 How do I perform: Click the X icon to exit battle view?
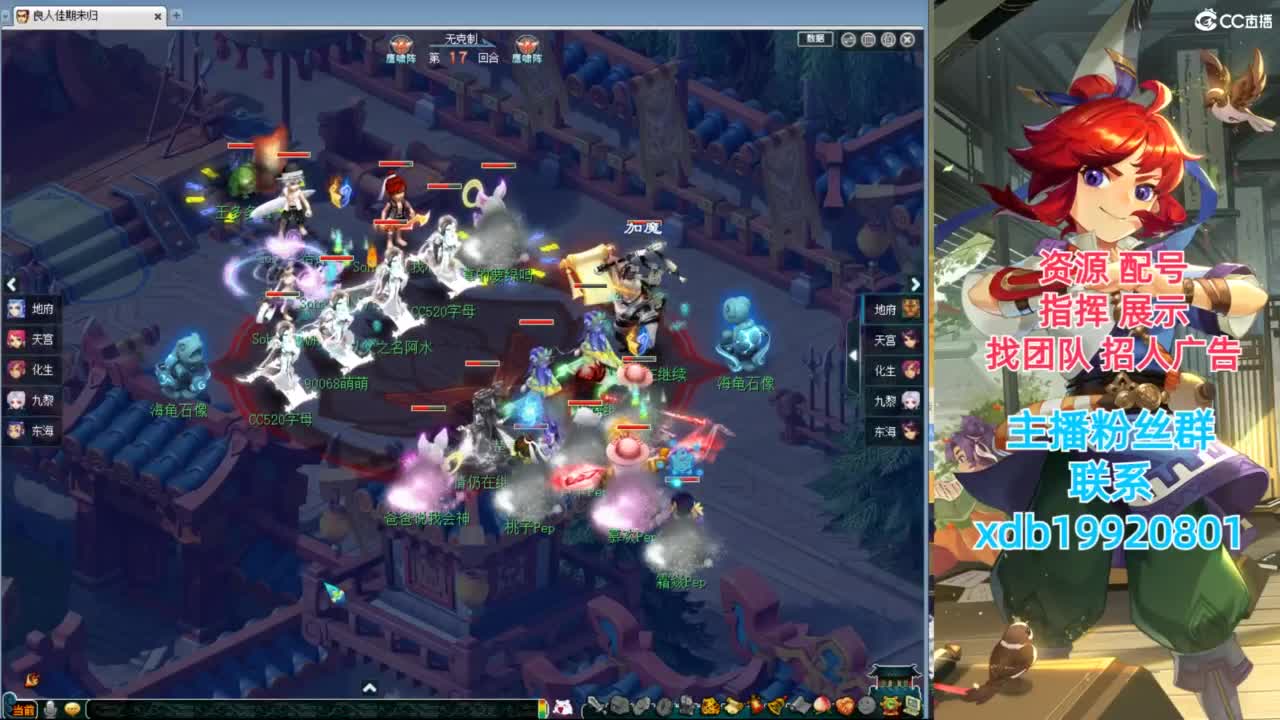tap(908, 39)
